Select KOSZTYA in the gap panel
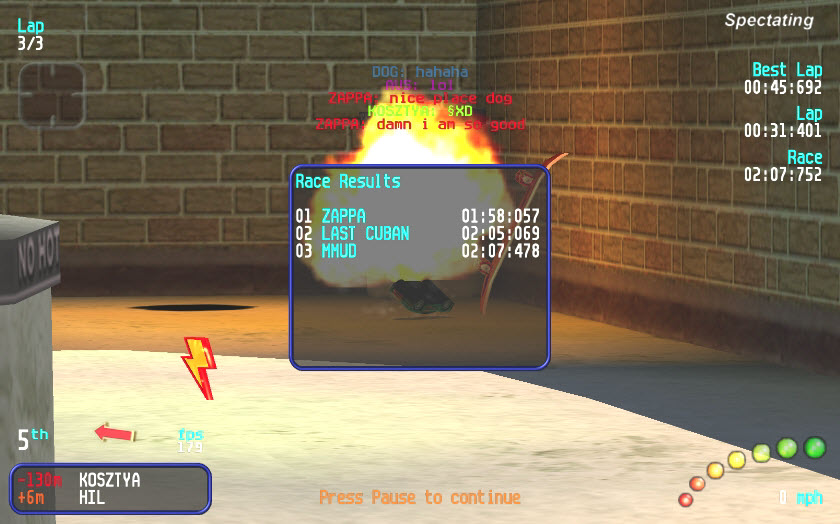 coord(109,480)
